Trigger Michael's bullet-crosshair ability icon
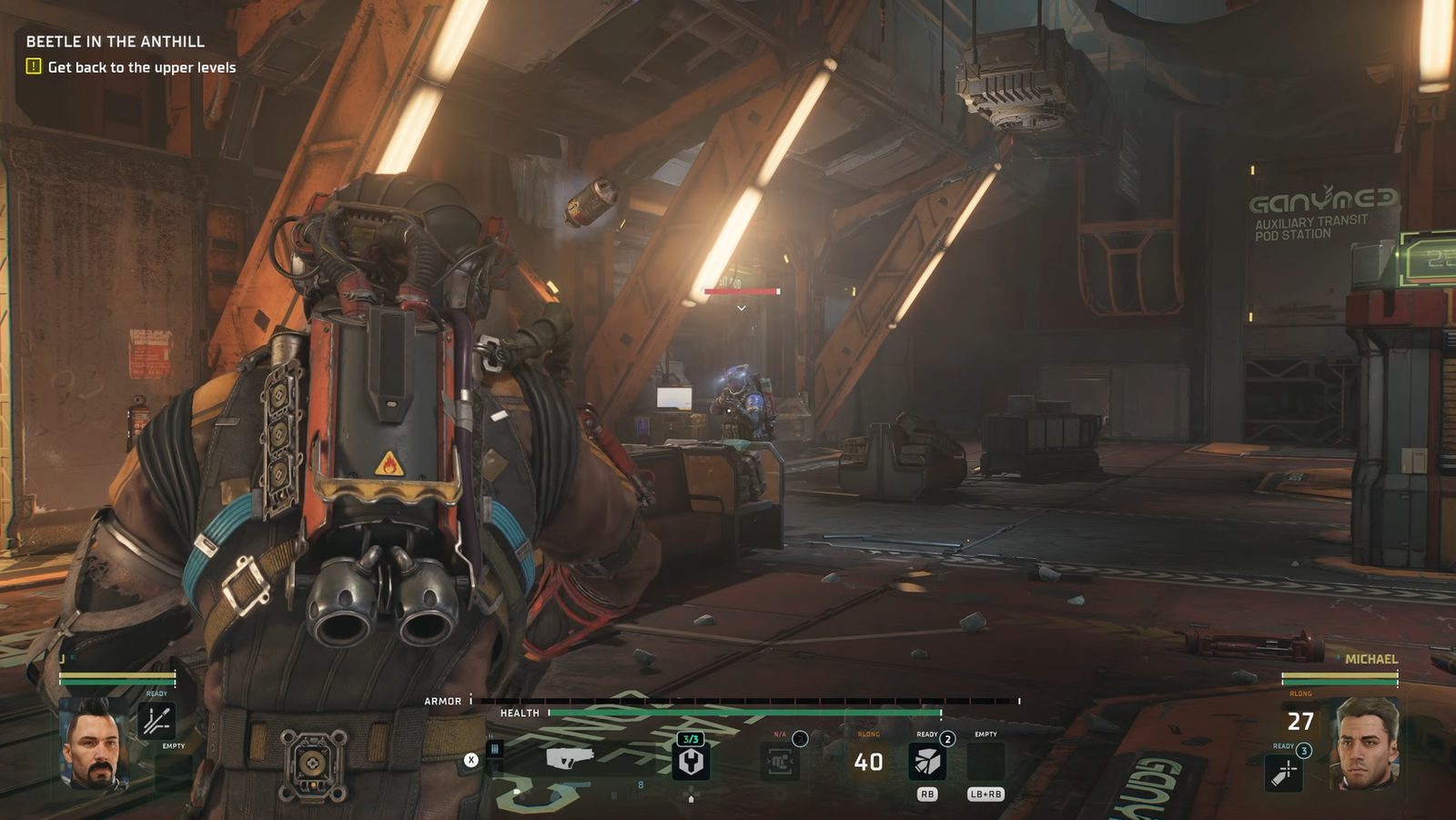The image size is (1456, 820). pyautogui.click(x=1283, y=773)
